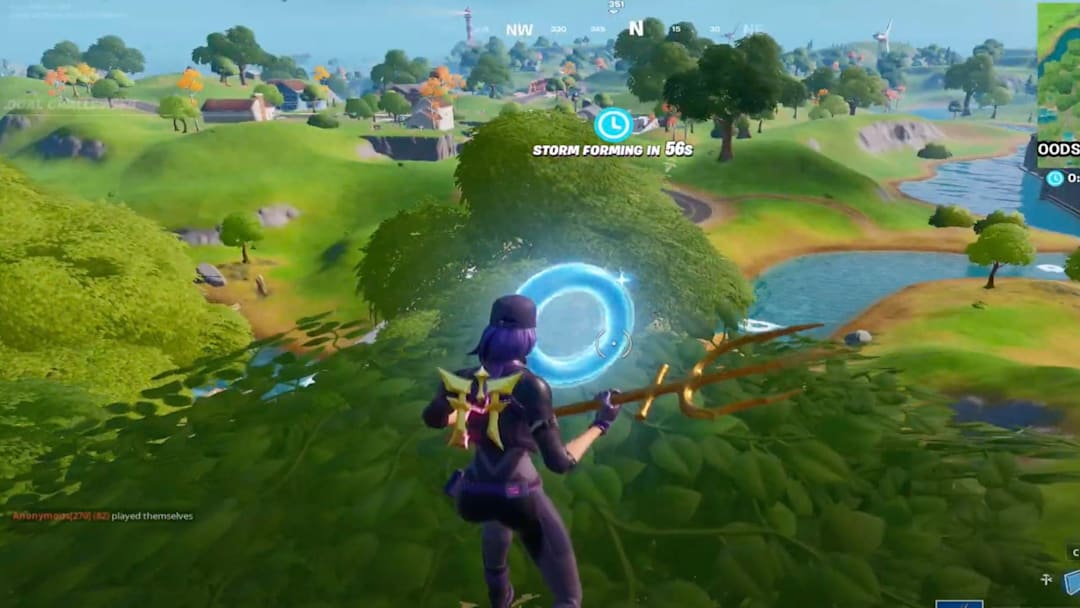The height and width of the screenshot is (608, 1080).
Task: Click the Anonymous played themselves feed entry
Action: coord(102,516)
